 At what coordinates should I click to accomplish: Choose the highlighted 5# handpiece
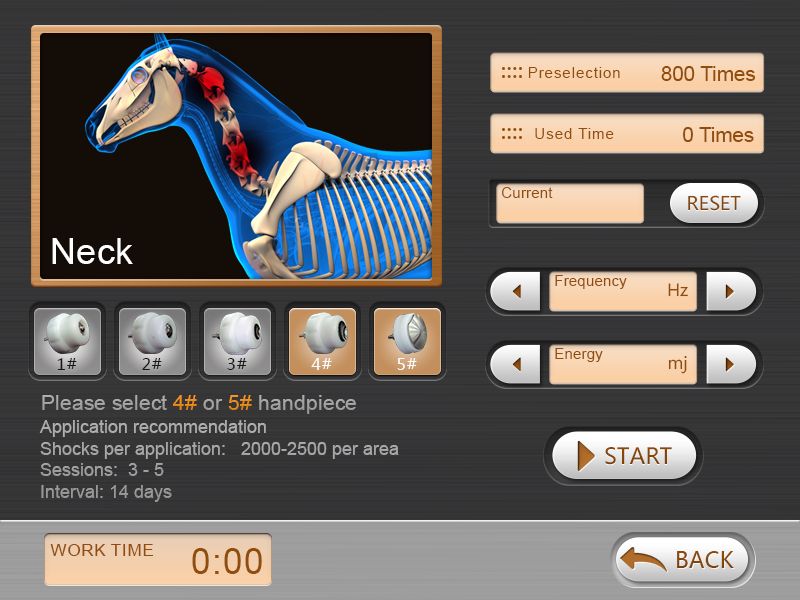(407, 341)
